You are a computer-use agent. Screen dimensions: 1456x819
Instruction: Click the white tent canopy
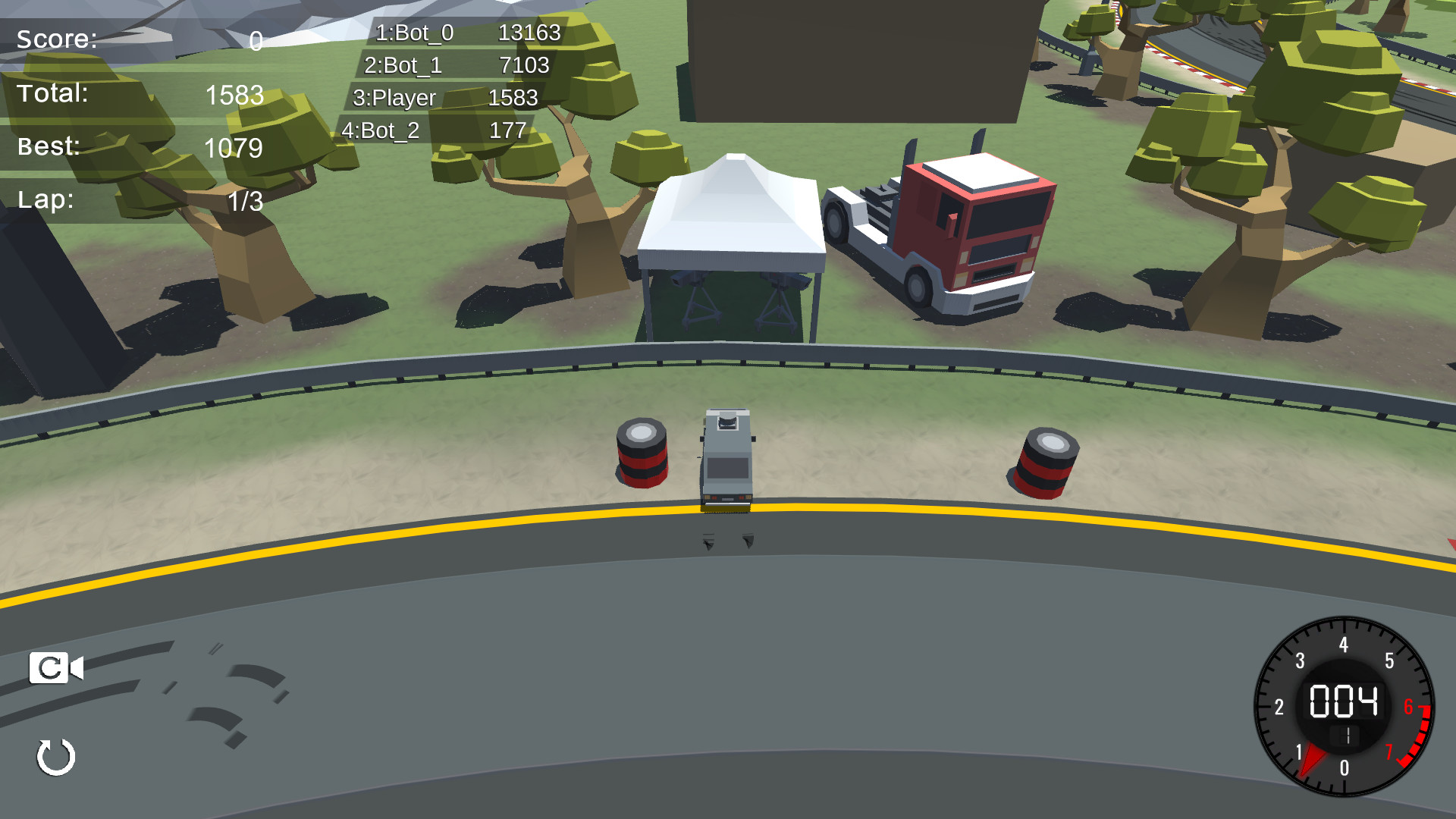pyautogui.click(x=732, y=212)
